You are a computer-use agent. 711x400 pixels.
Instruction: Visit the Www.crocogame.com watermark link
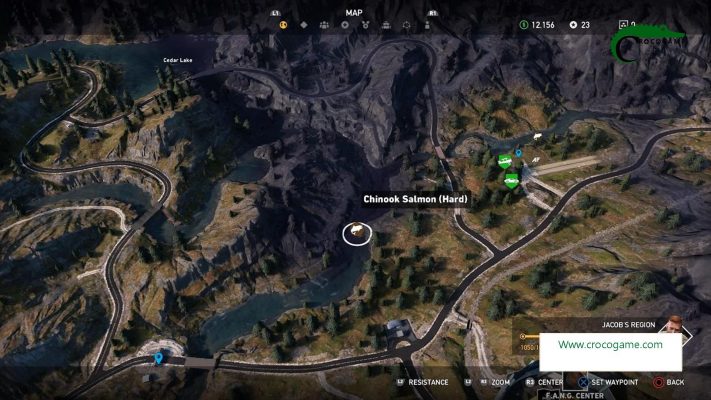610,344
